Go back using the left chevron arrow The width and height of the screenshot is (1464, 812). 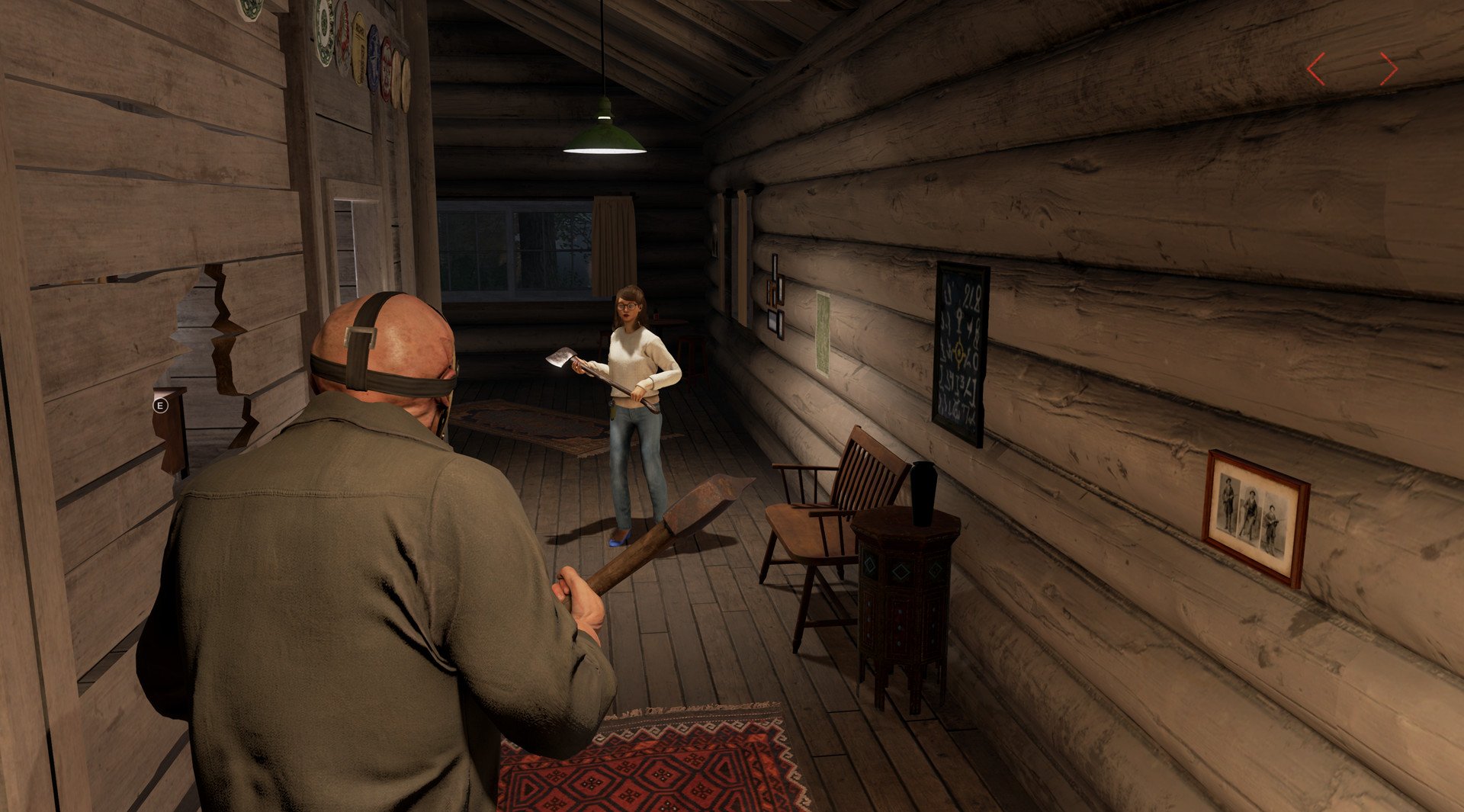click(1316, 70)
